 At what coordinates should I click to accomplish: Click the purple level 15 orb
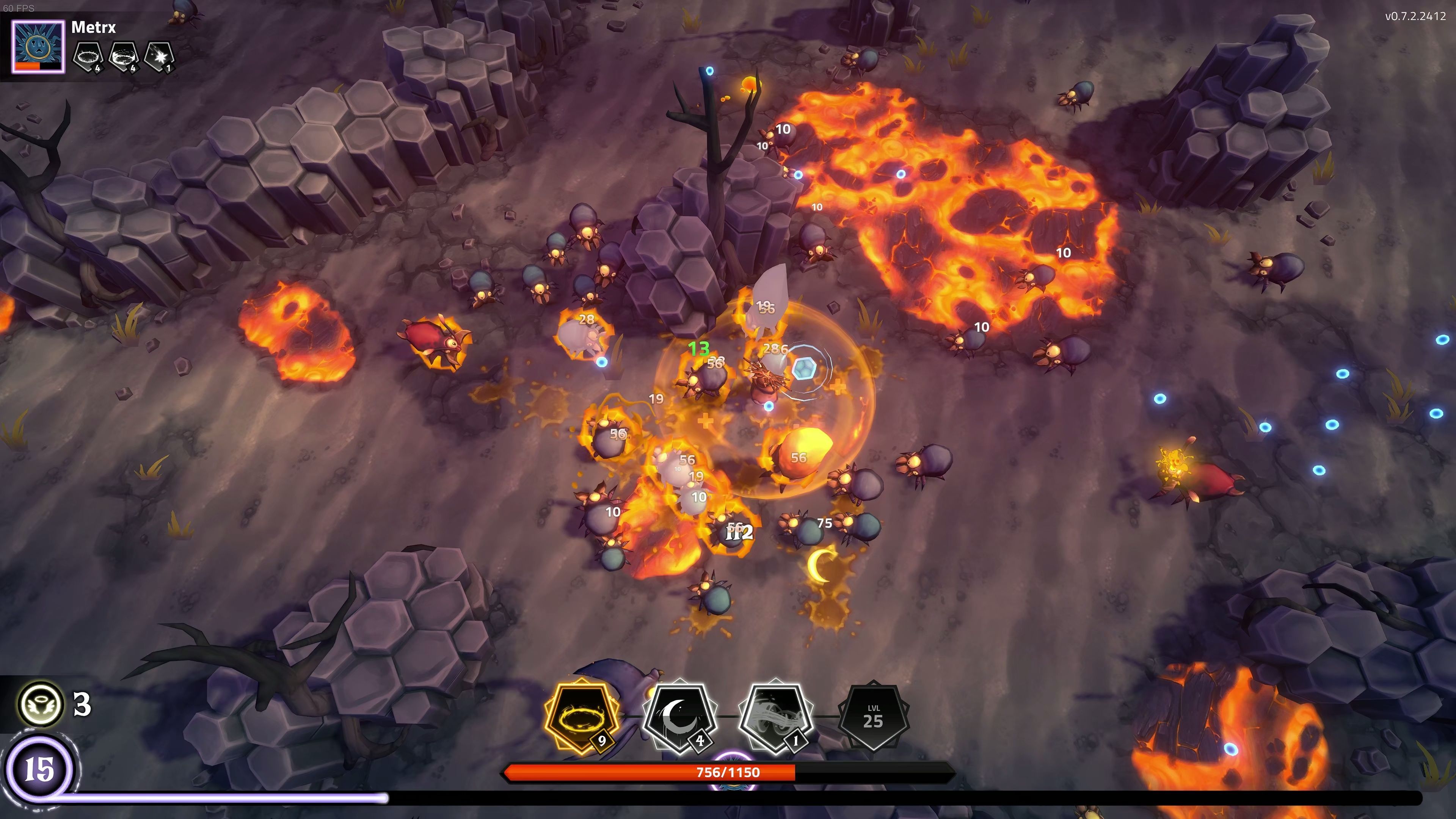(39, 769)
